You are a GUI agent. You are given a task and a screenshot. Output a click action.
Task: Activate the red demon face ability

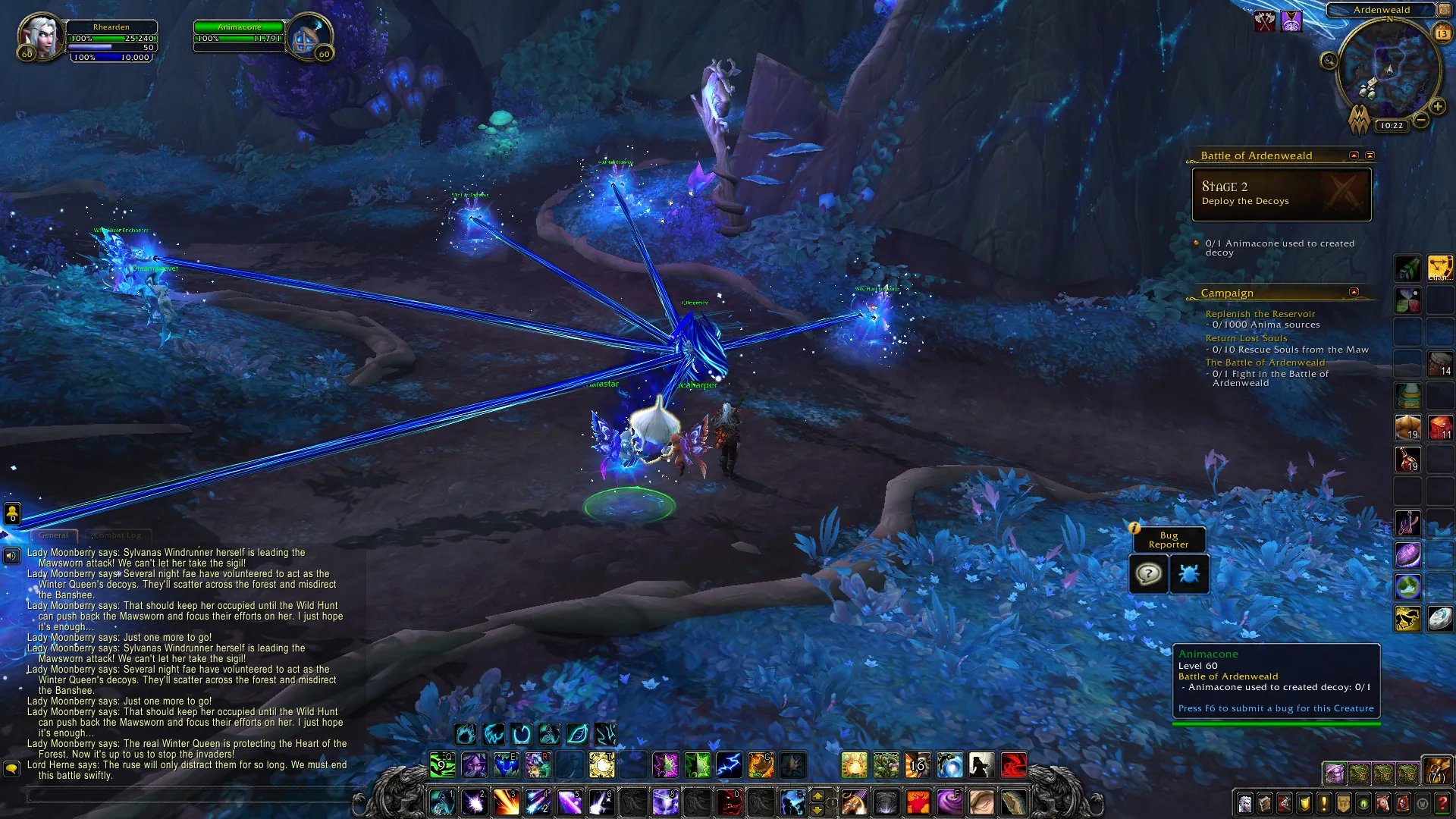[x=730, y=802]
